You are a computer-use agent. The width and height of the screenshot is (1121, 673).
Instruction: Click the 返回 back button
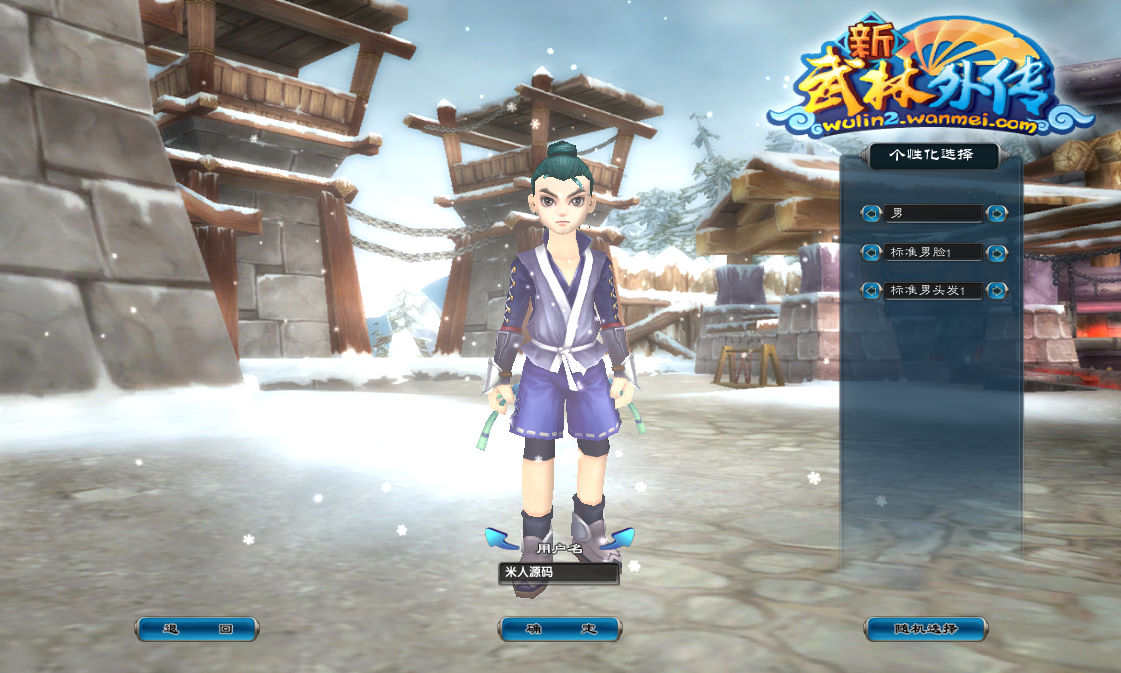tap(197, 629)
